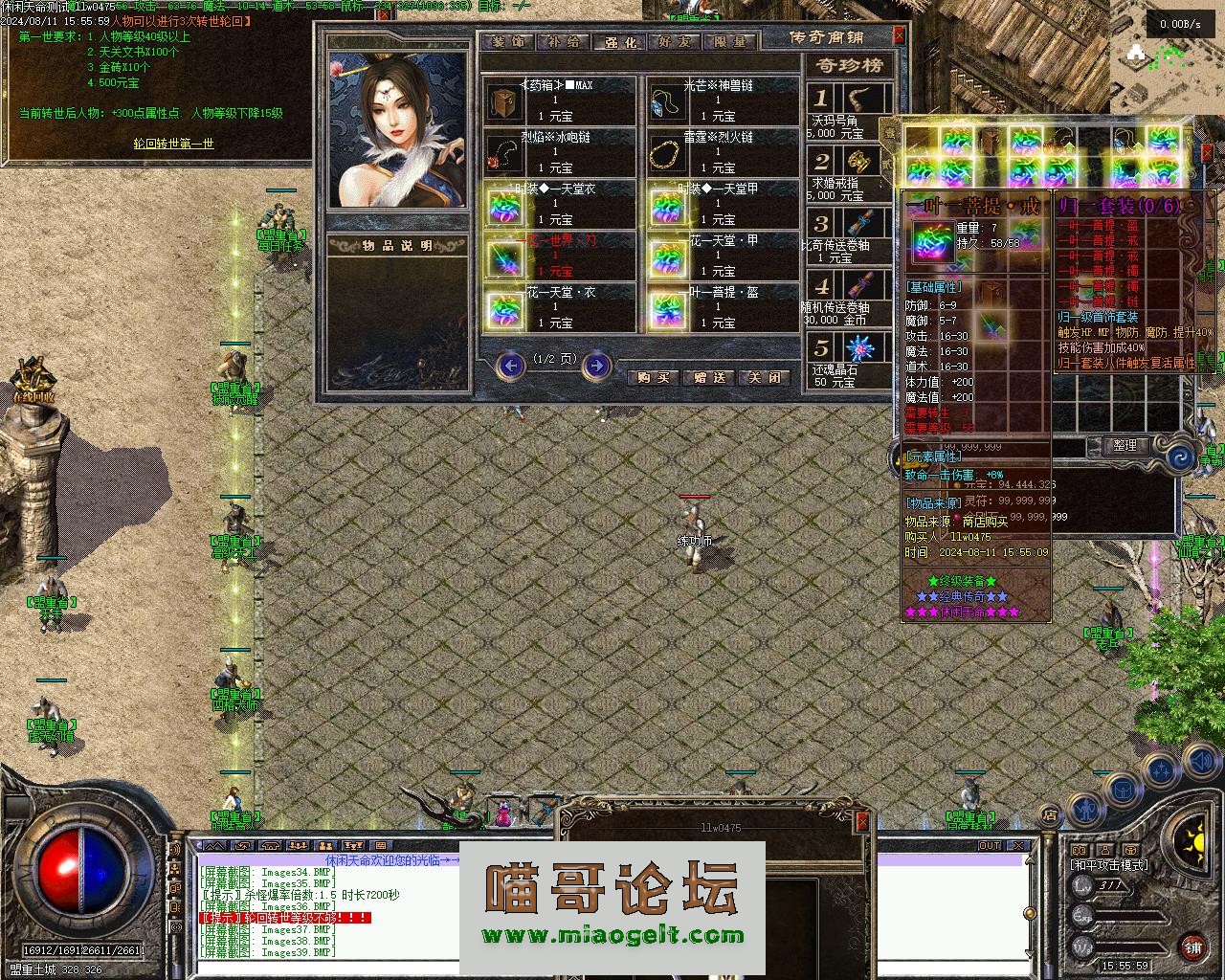Click the 赠送 gift button

point(709,378)
